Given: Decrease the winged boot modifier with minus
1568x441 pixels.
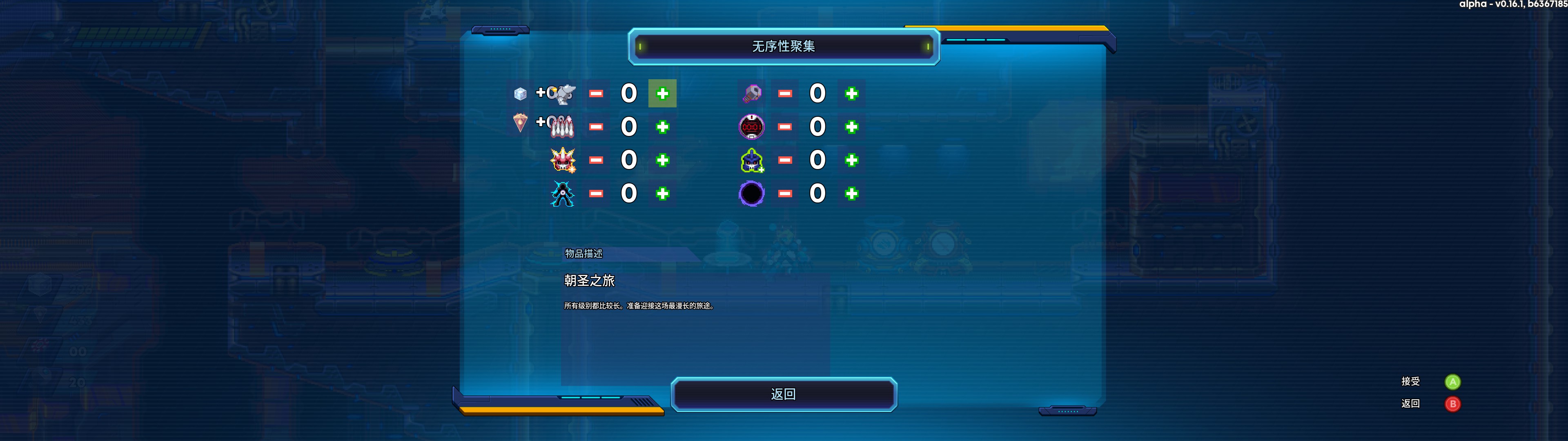Looking at the screenshot, I should (x=596, y=94).
